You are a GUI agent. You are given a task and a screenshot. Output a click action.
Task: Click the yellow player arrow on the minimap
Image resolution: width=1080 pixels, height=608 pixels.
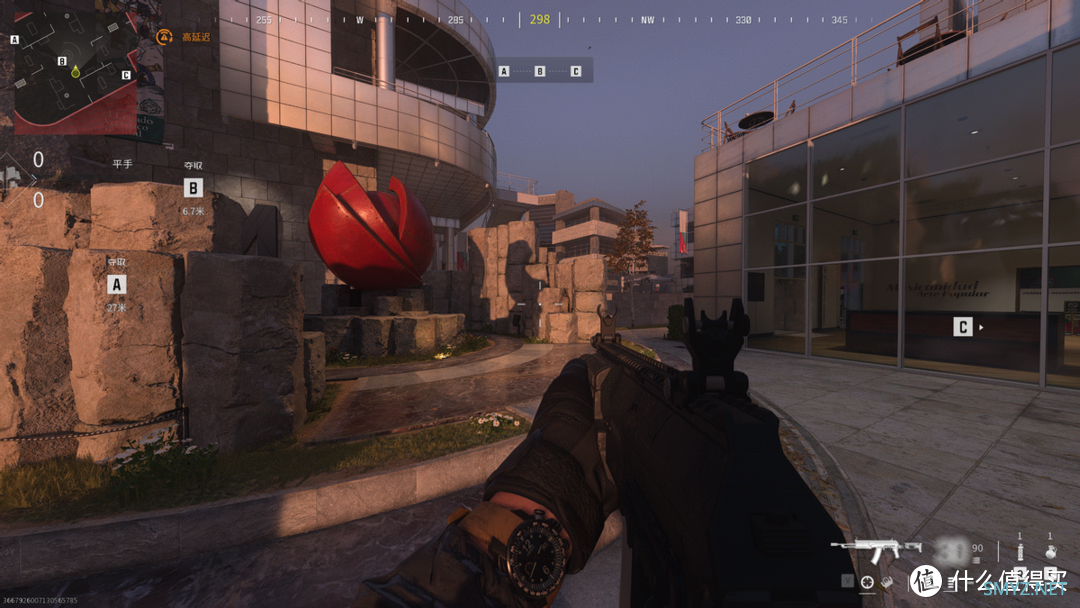click(74, 73)
